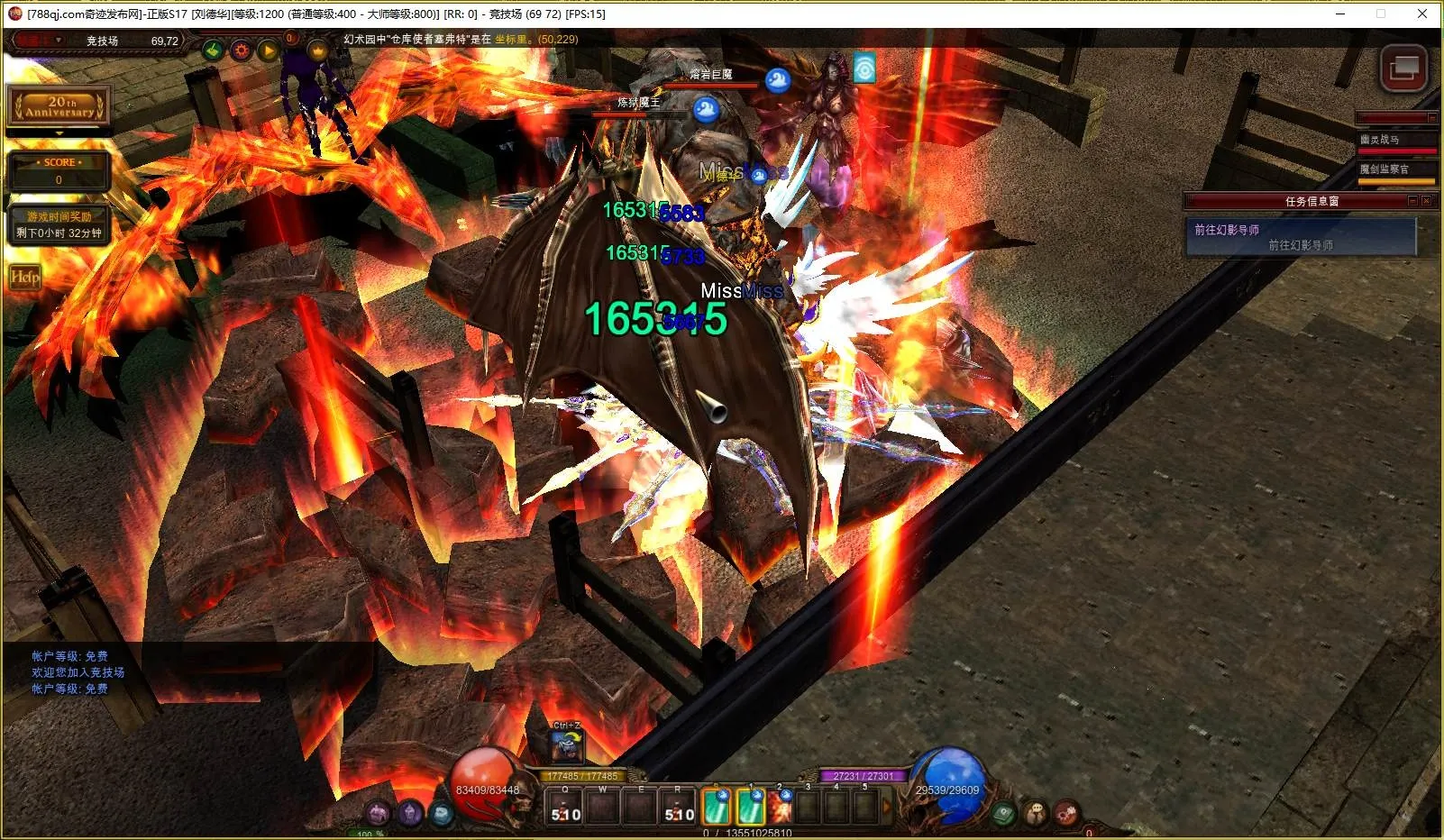This screenshot has height=840, width=1444.
Task: Minimize the quest info window
Action: [x=1412, y=201]
